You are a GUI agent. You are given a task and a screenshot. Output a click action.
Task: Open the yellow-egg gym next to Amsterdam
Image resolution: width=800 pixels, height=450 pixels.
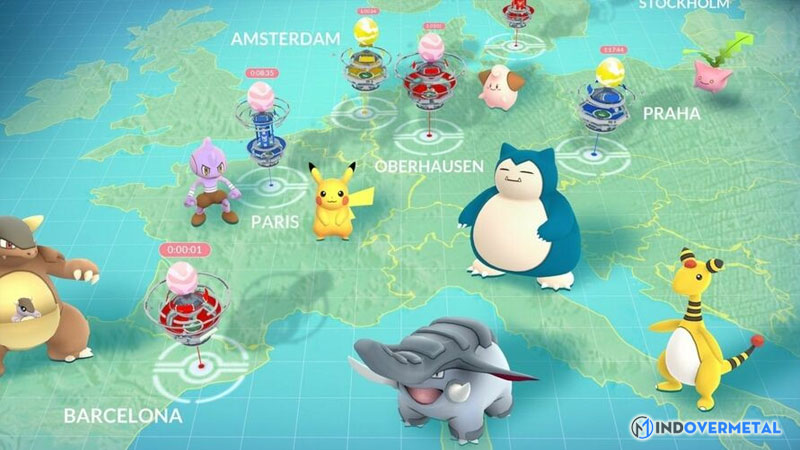[364, 58]
